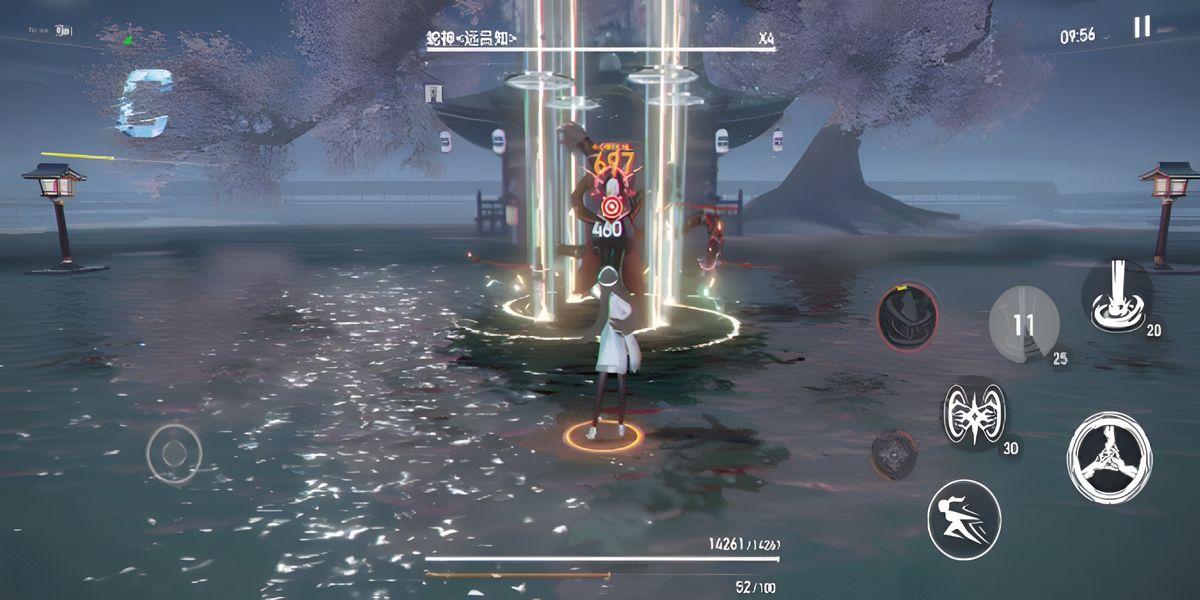Viewport: 1200px width, 600px height.
Task: Select the small icon under the boss bar
Action: tap(434, 93)
